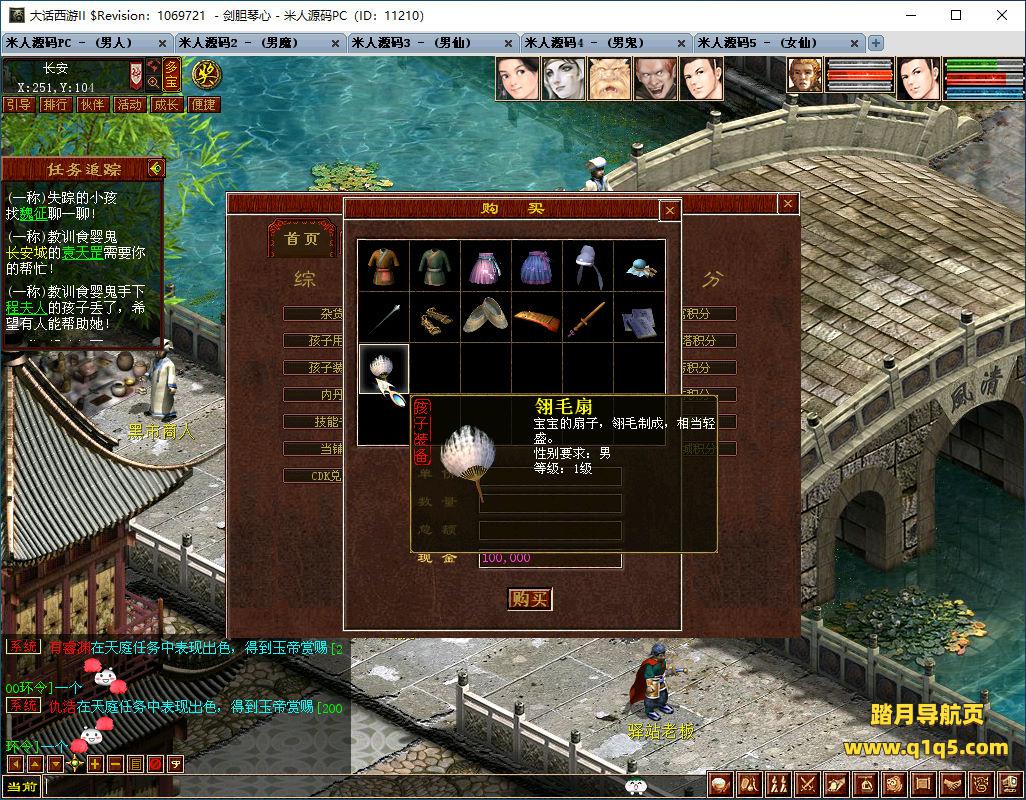Image resolution: width=1026 pixels, height=800 pixels.
Task: Open the 便捷 shortcuts menu
Action: 203,105
